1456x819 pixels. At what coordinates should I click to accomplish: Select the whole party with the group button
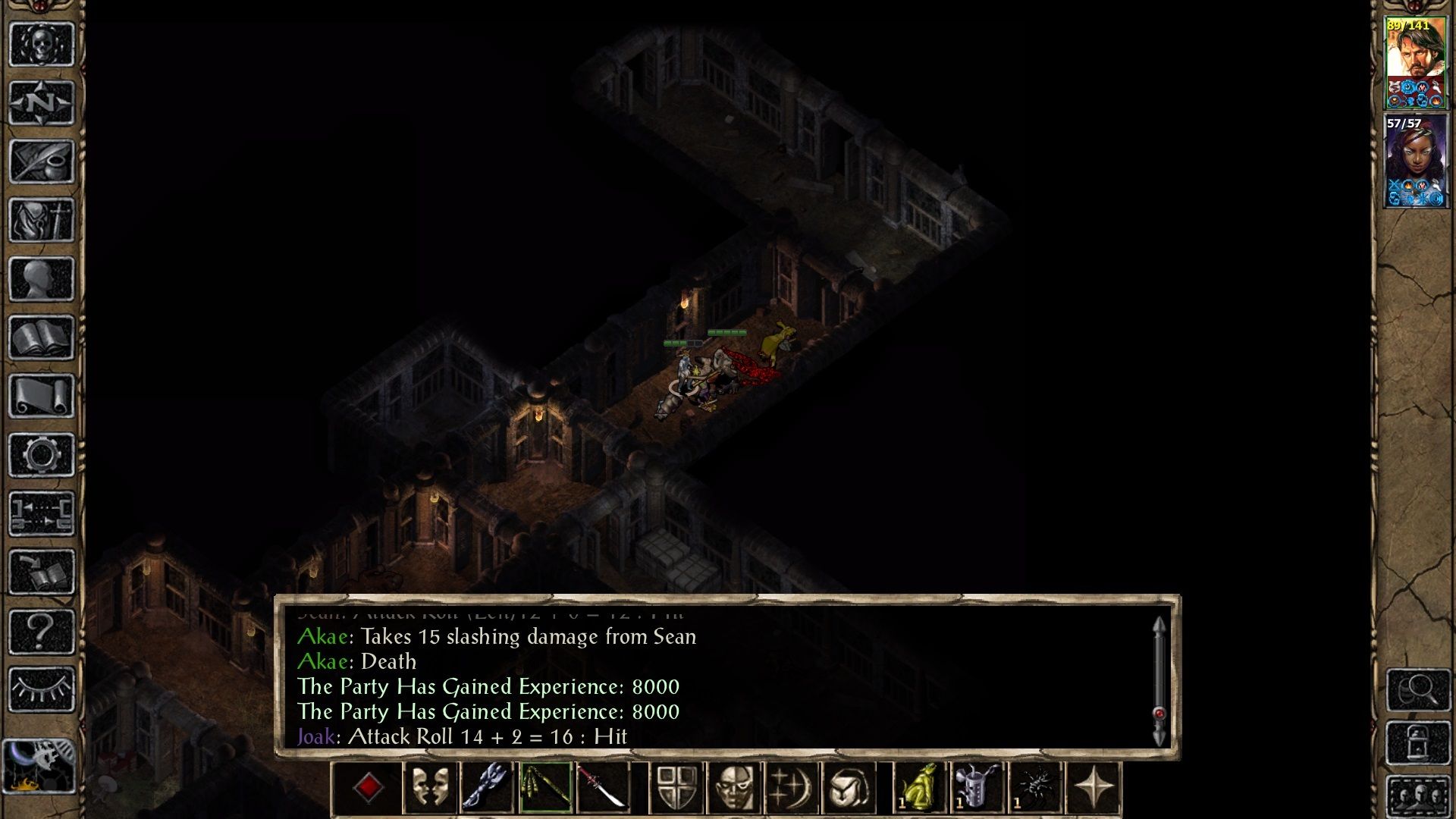[x=1418, y=796]
